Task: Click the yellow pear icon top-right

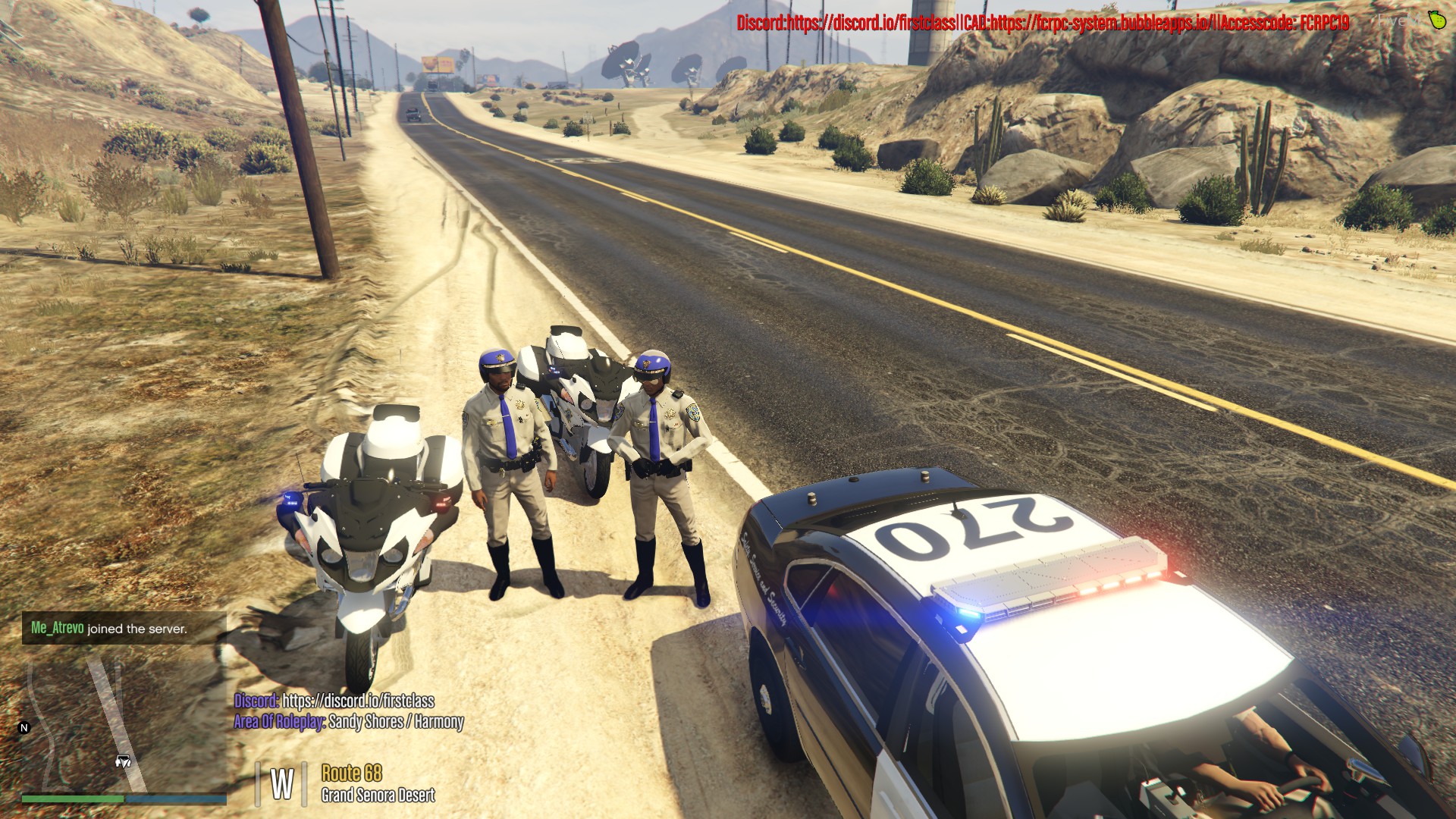Action: coord(1436,20)
